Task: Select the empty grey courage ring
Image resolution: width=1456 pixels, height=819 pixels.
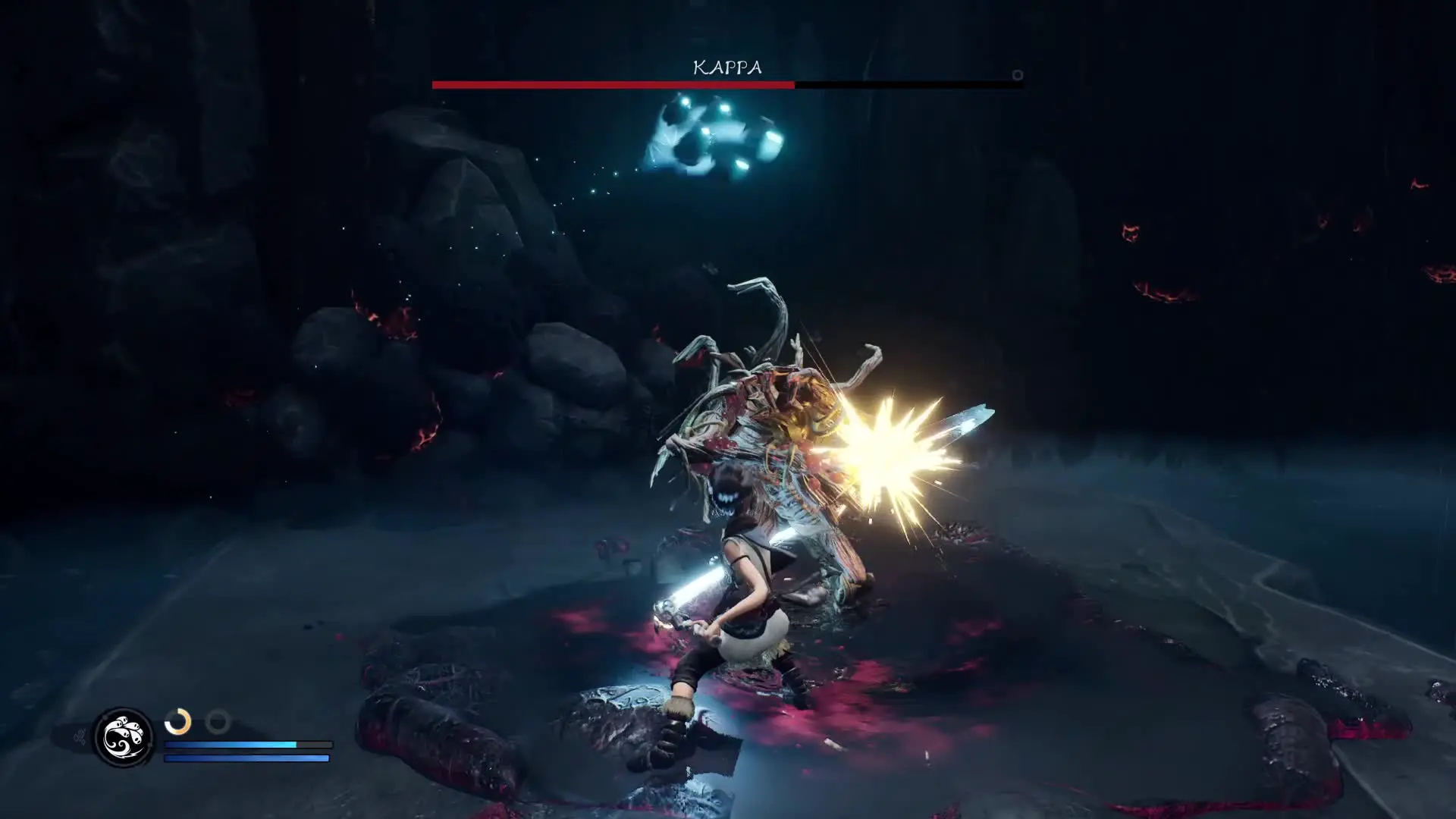Action: [x=218, y=721]
